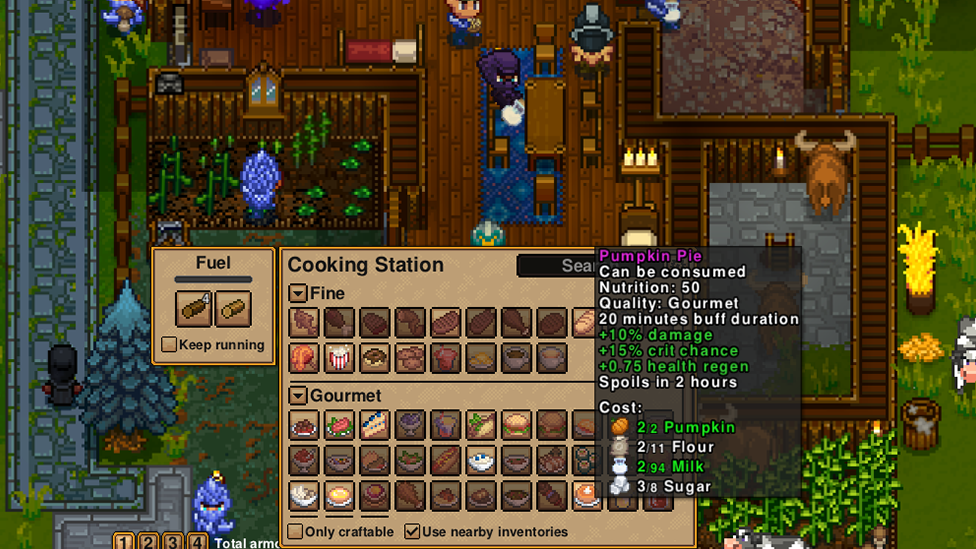Select the bread loaf recipe
The image size is (976, 549).
(584, 323)
